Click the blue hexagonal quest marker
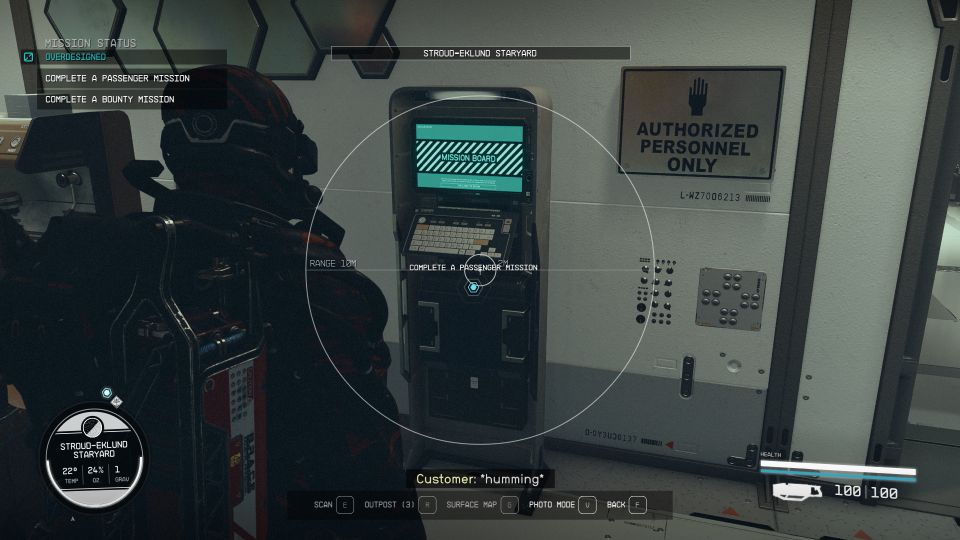Image resolution: width=960 pixels, height=540 pixels. (x=474, y=287)
